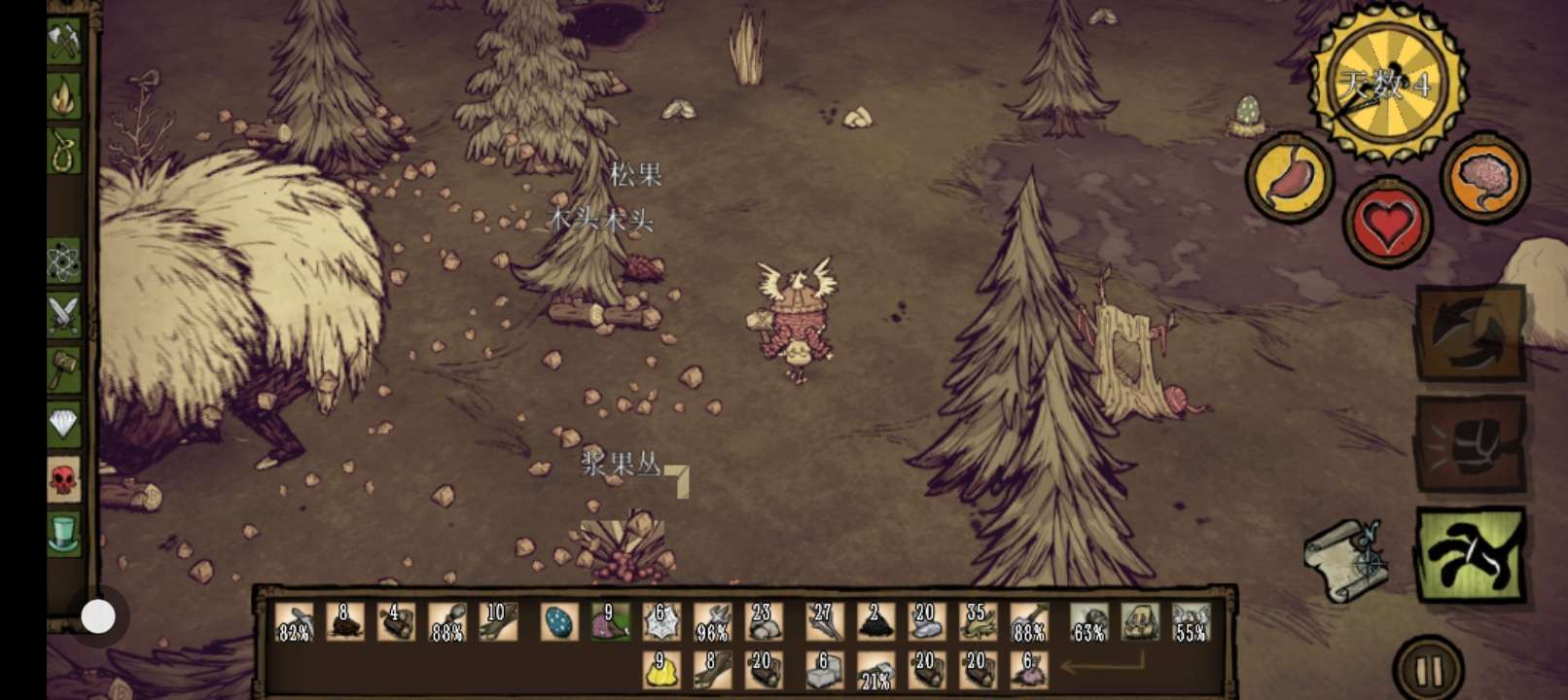Select the cut stone block slot
The image size is (1568, 700).
[x=823, y=671]
